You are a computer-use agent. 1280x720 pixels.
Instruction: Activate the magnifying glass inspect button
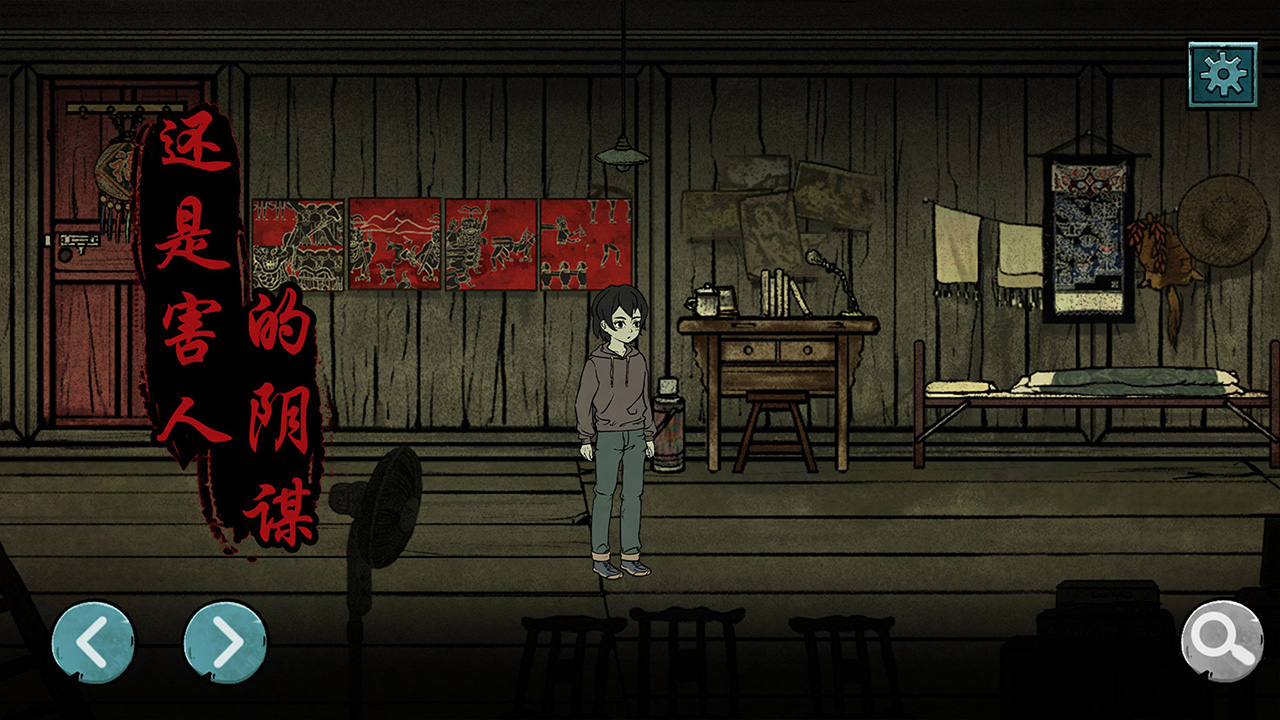[1221, 641]
